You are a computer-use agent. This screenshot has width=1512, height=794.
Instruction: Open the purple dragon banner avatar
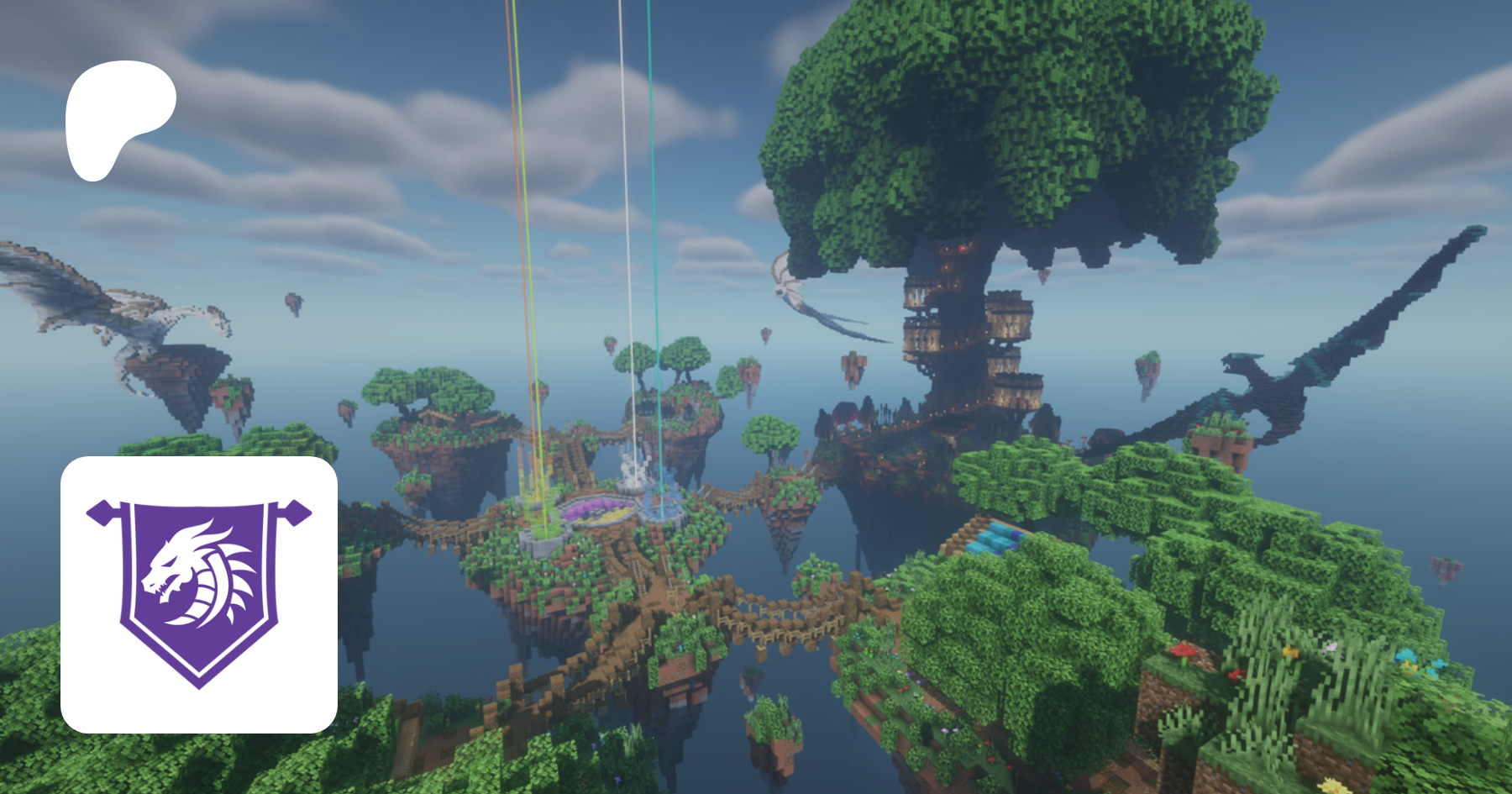(199, 594)
